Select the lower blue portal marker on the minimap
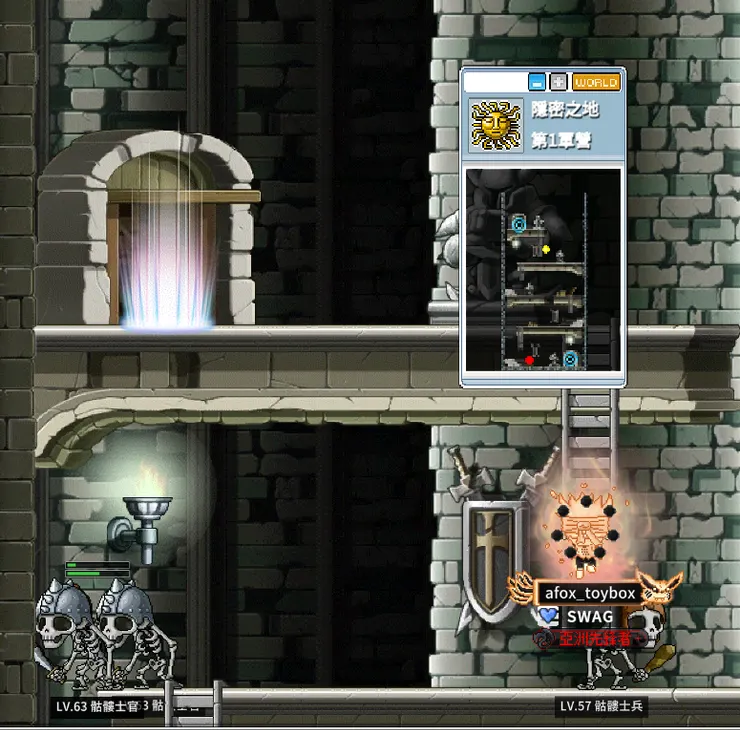The width and height of the screenshot is (740, 730). (570, 358)
